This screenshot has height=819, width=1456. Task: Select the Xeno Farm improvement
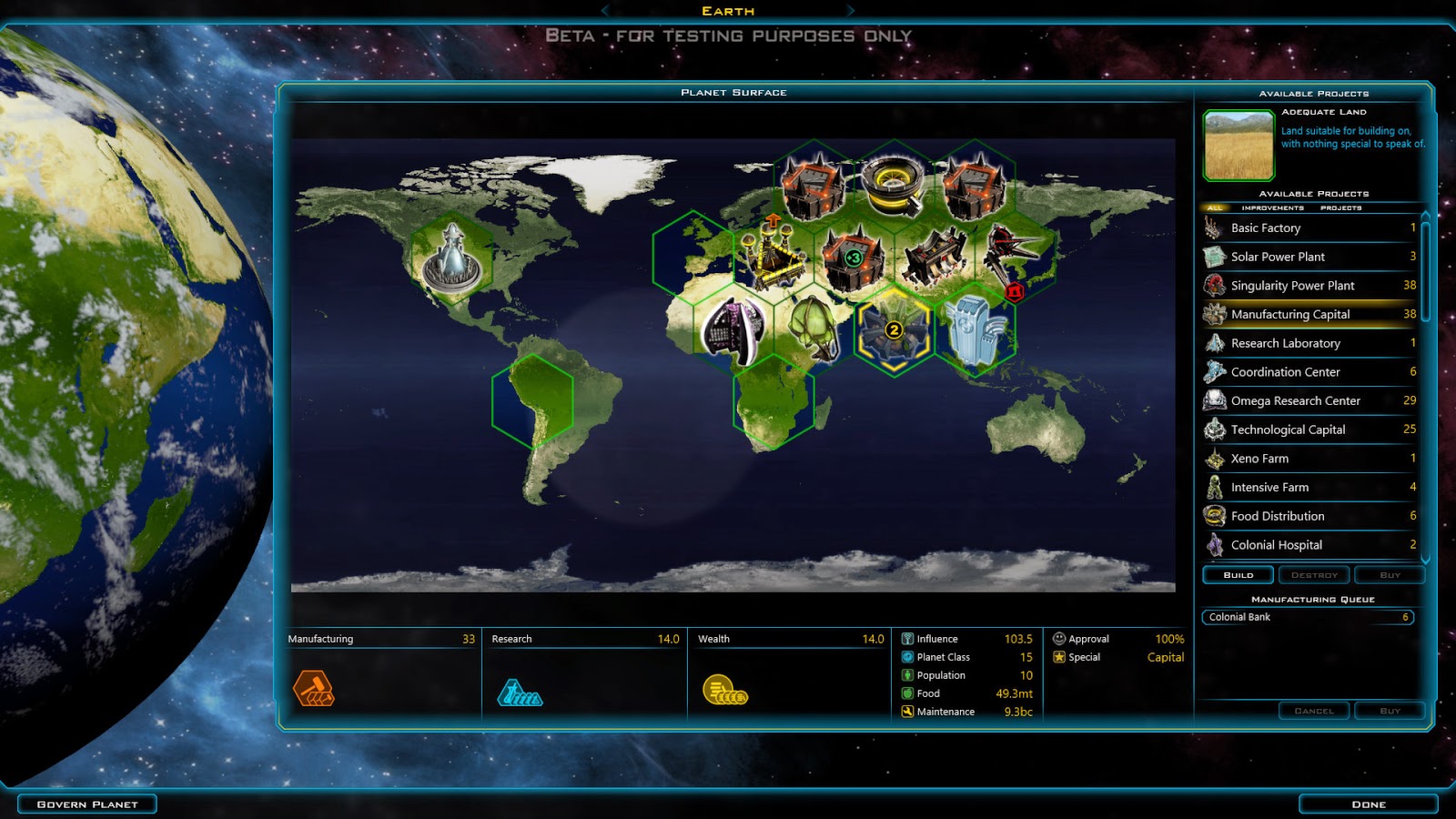tap(1310, 459)
